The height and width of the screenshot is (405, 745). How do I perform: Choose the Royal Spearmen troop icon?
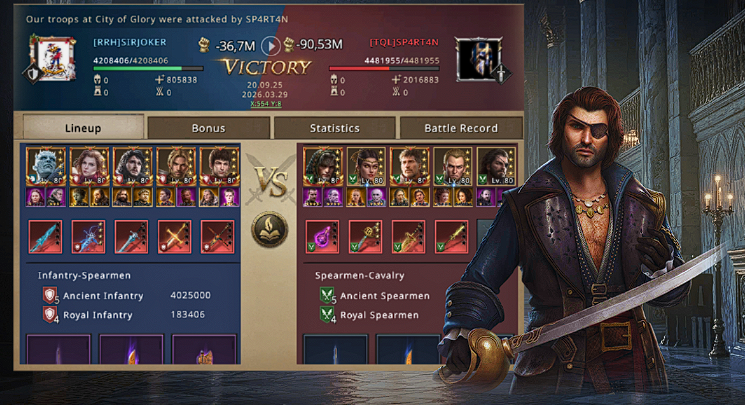pyautogui.click(x=328, y=314)
